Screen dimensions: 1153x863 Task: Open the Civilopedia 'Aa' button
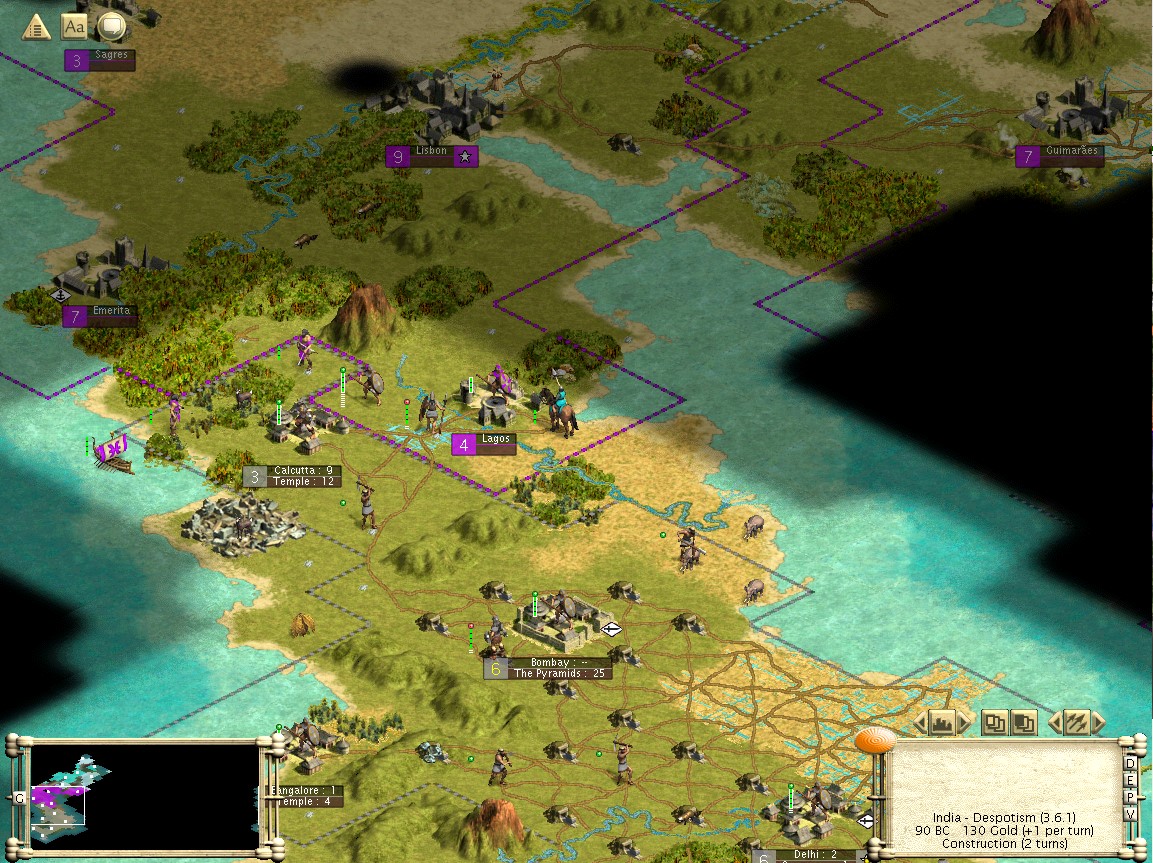pyautogui.click(x=74, y=27)
